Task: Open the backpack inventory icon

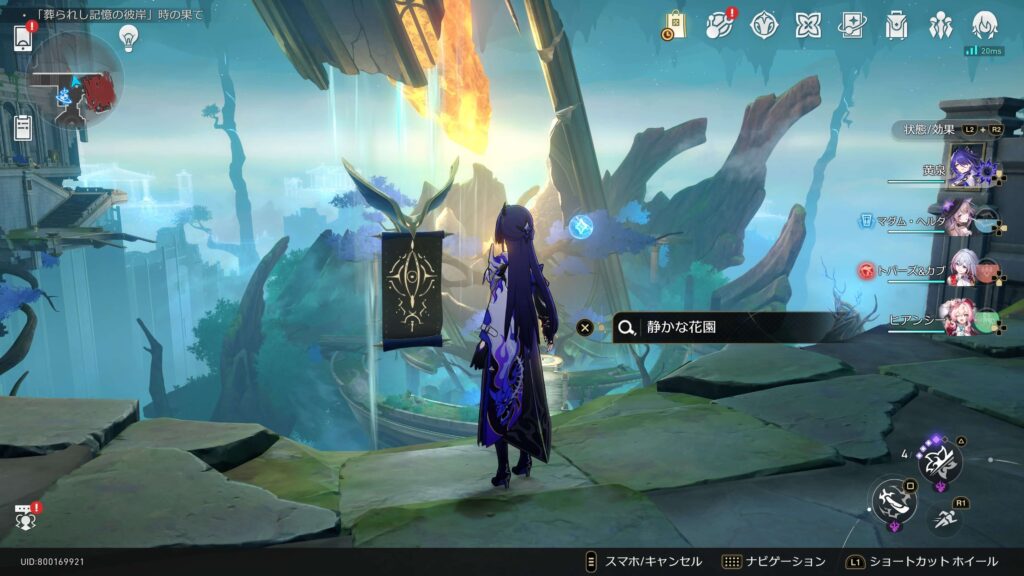Action: click(896, 25)
